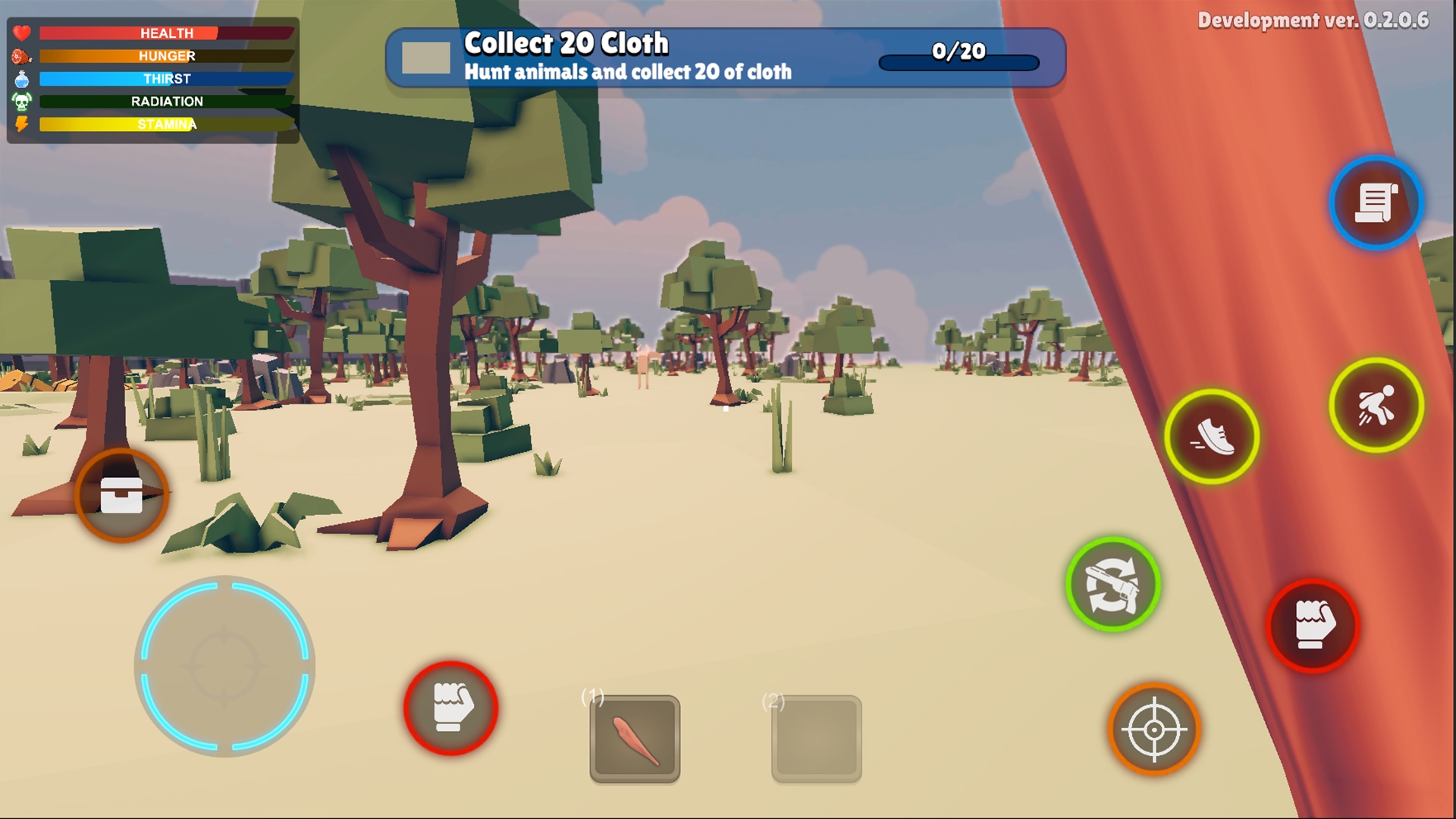This screenshot has width=1456, height=819.
Task: Tap the movement joystick at bottom left
Action: [224, 665]
